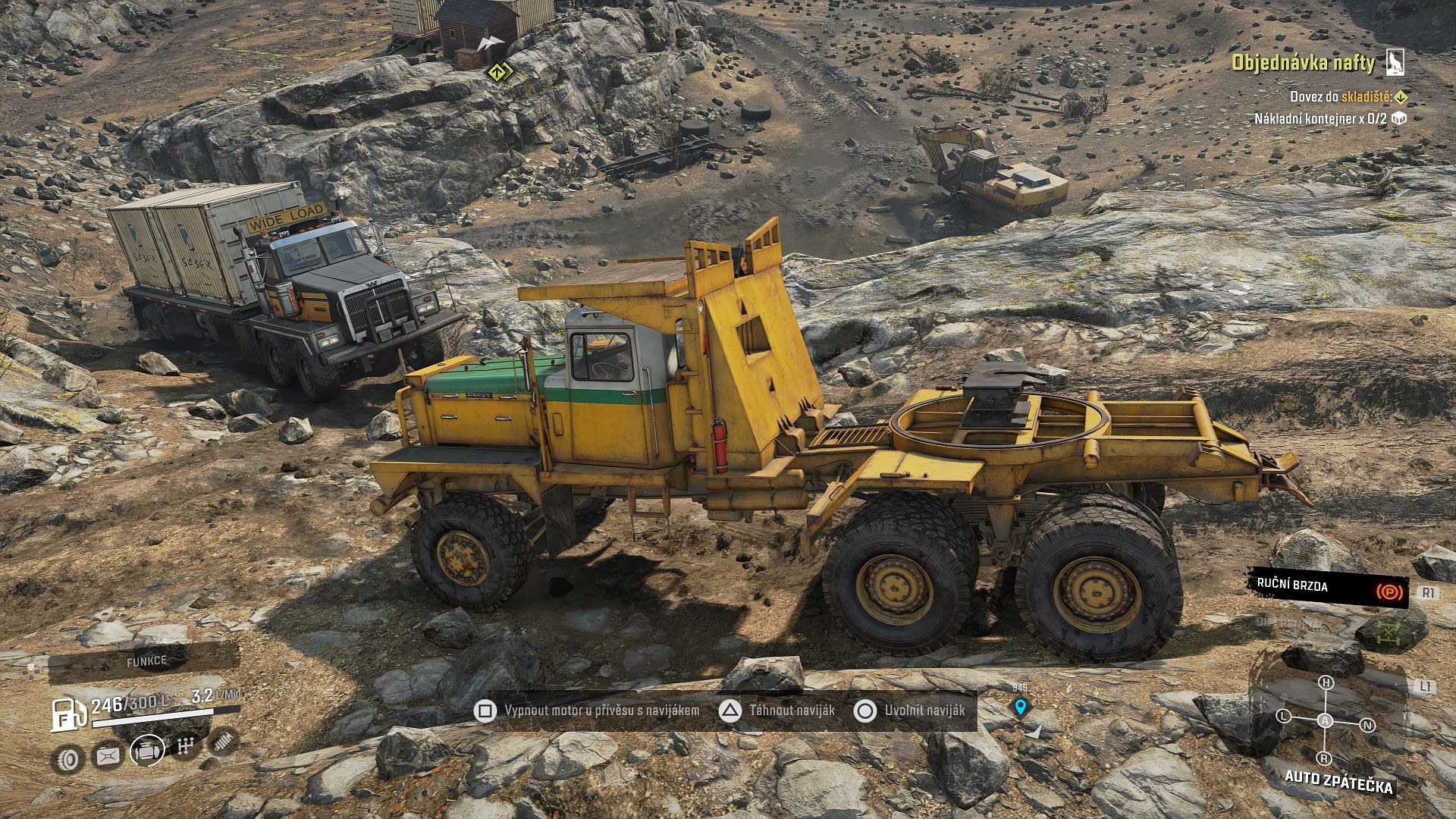This screenshot has height=819, width=1456.
Task: Shift to the R reverse gear
Action: (1324, 758)
